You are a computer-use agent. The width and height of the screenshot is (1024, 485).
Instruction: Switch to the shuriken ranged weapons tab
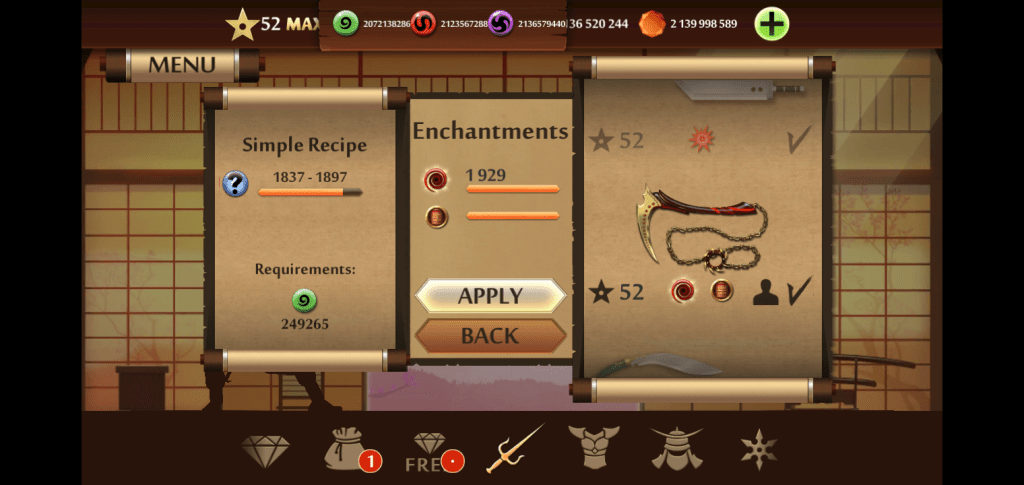coord(758,449)
